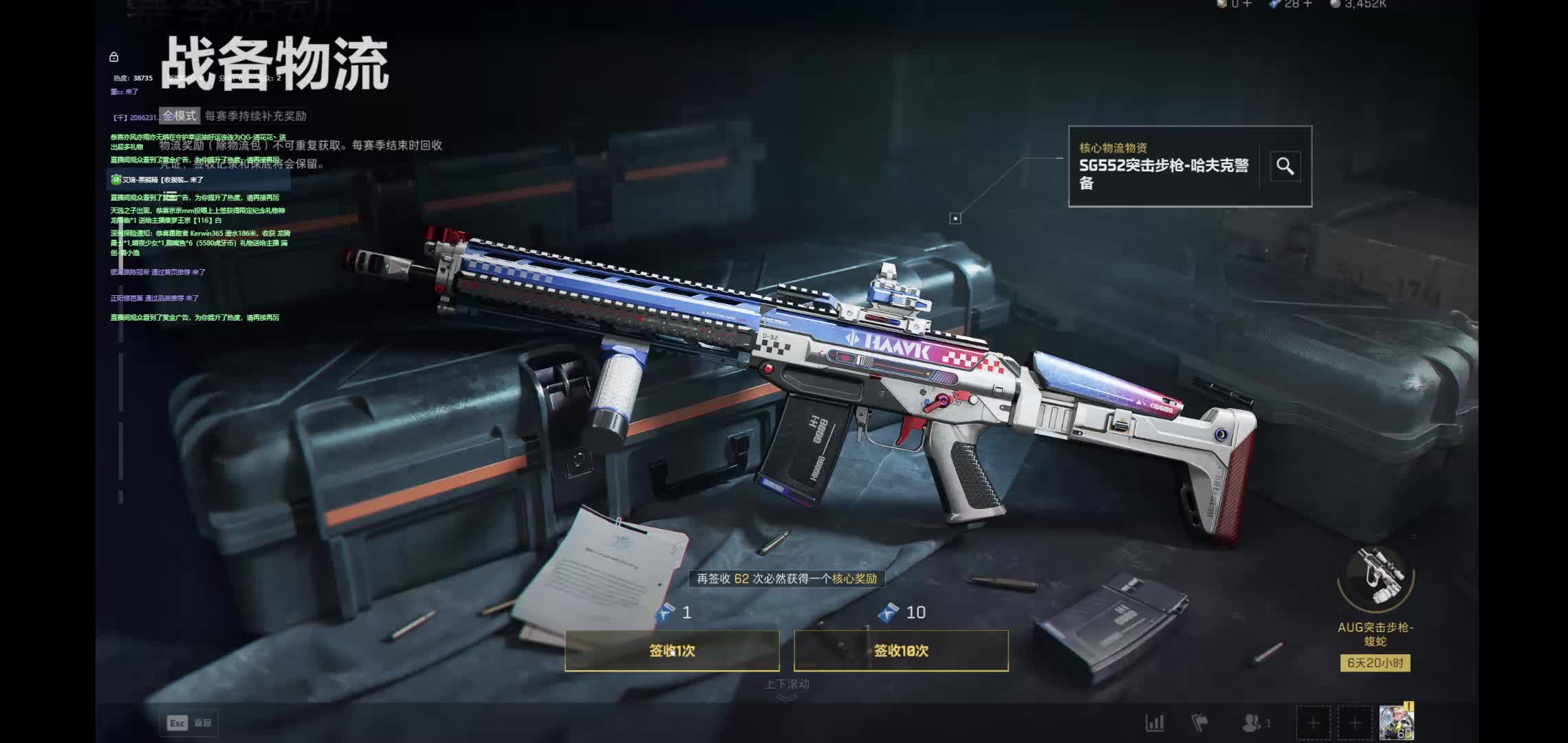The height and width of the screenshot is (743, 1568).
Task: Open the flag icon in bottom bar
Action: pyautogui.click(x=1199, y=723)
